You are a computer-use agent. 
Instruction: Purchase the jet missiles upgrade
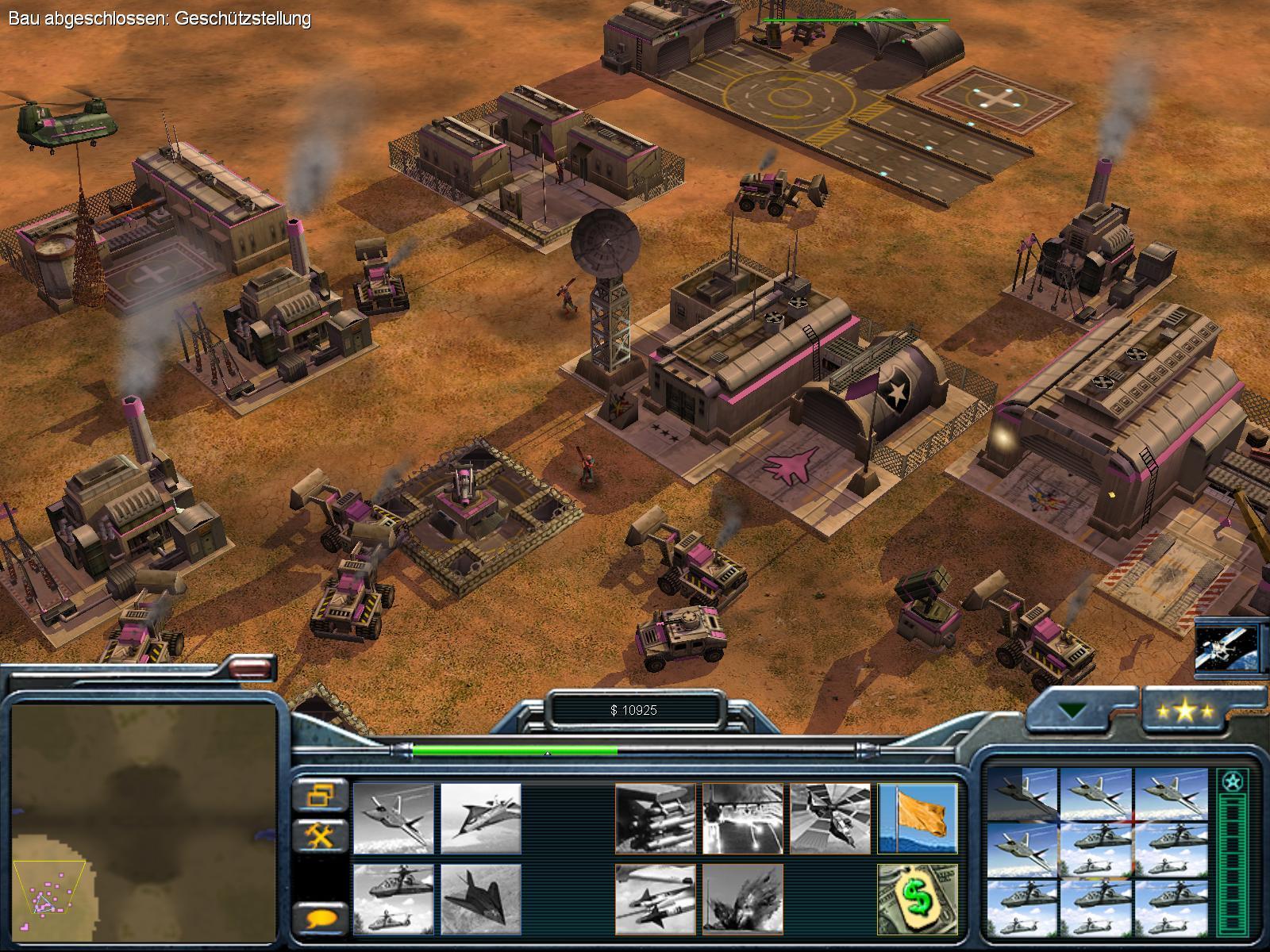(656, 900)
